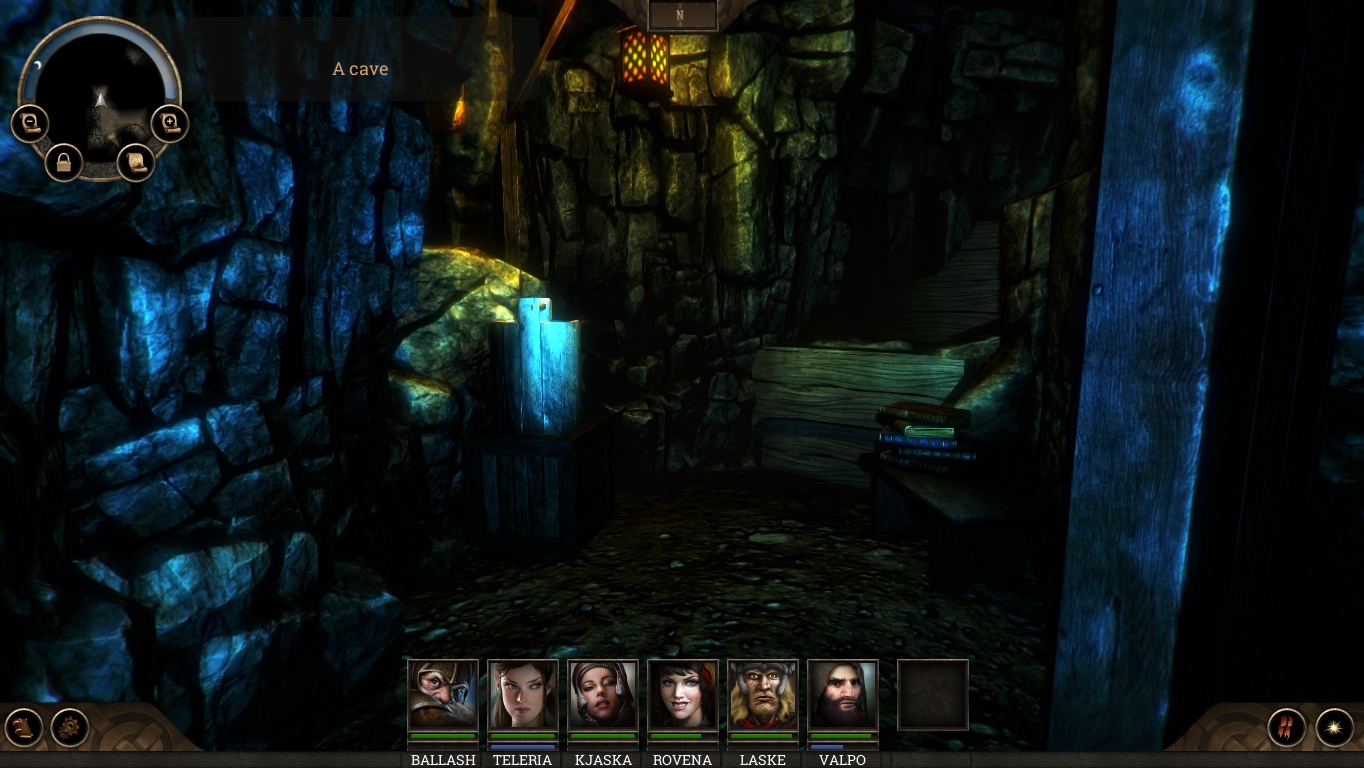Zoom in the minimap with the plus scroll
The width and height of the screenshot is (1364, 768).
[170, 124]
